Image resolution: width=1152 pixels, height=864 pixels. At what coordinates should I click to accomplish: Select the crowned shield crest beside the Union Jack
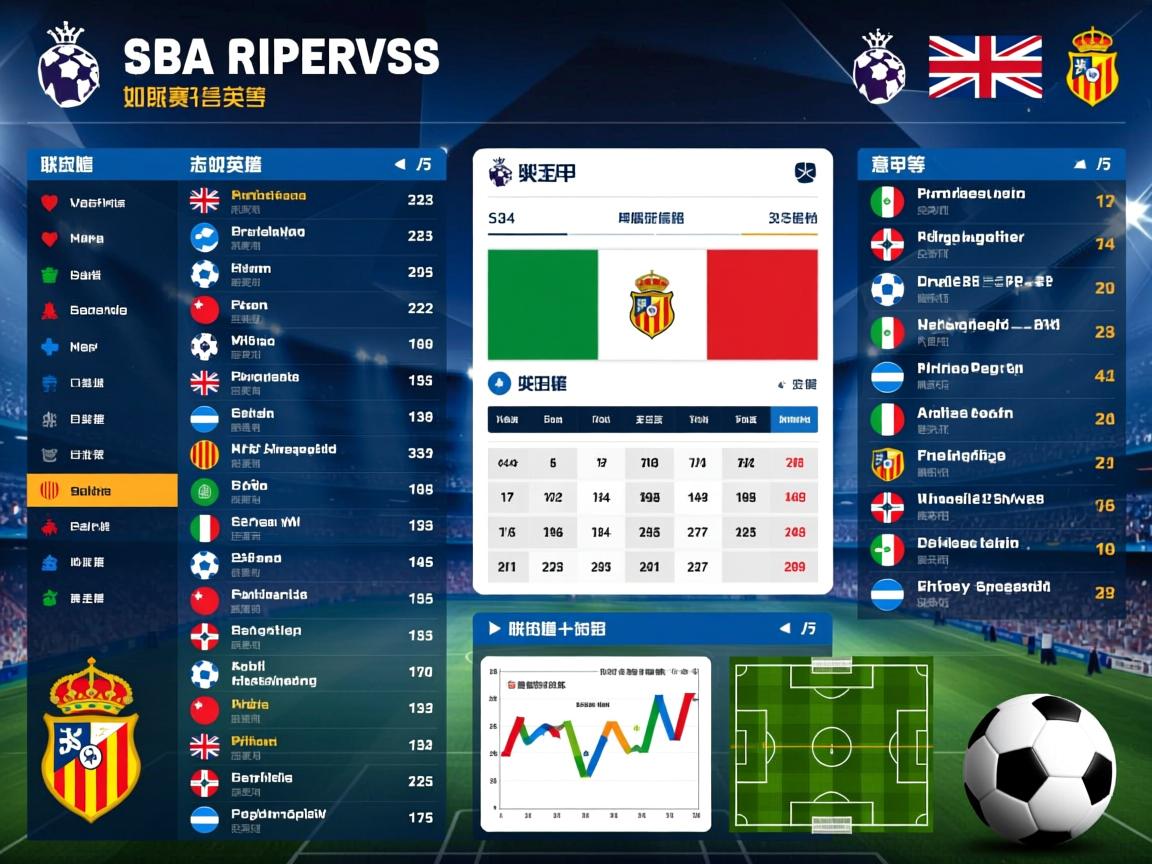tap(1091, 67)
